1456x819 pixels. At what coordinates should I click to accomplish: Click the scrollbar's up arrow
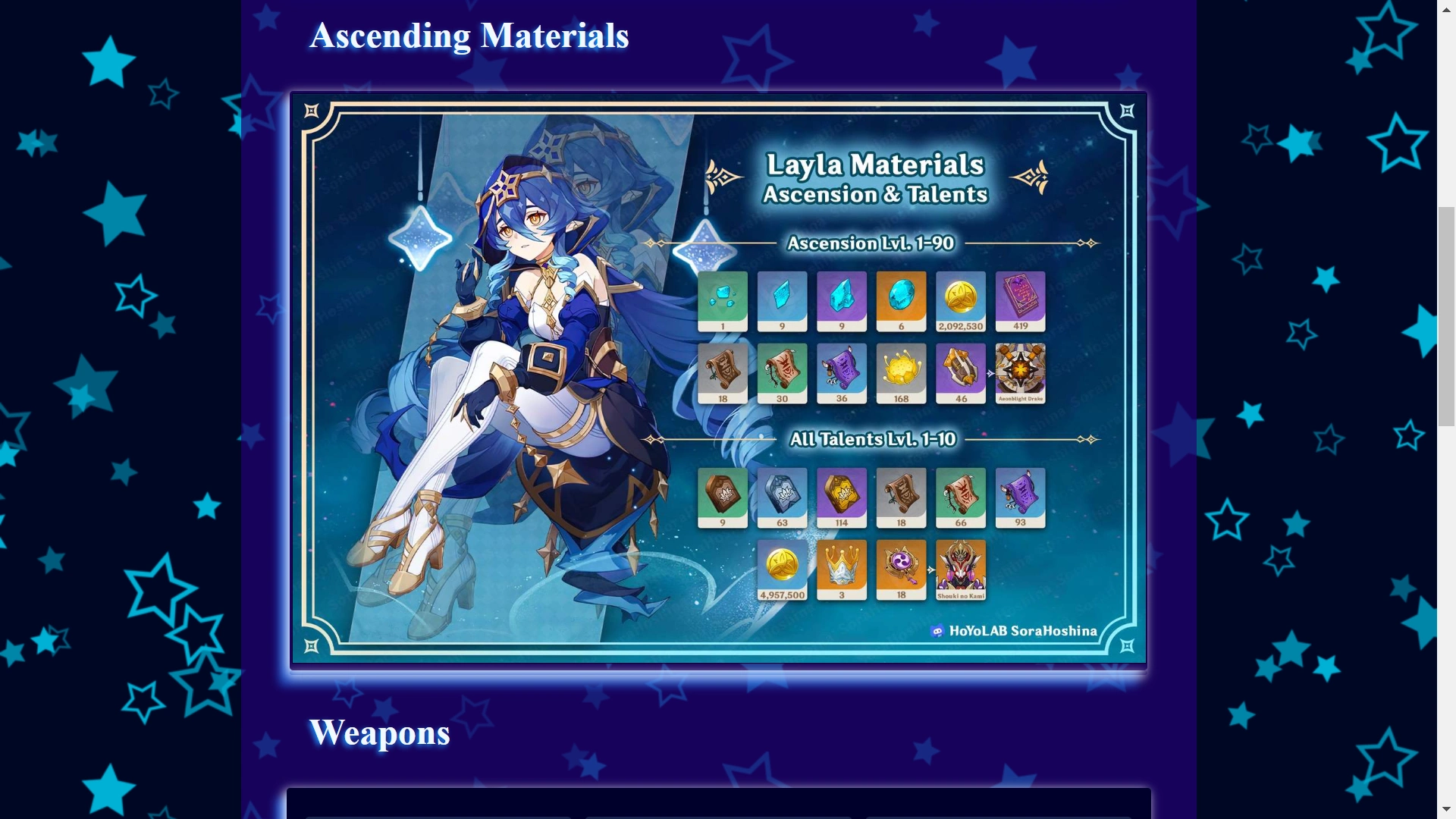click(x=1446, y=8)
